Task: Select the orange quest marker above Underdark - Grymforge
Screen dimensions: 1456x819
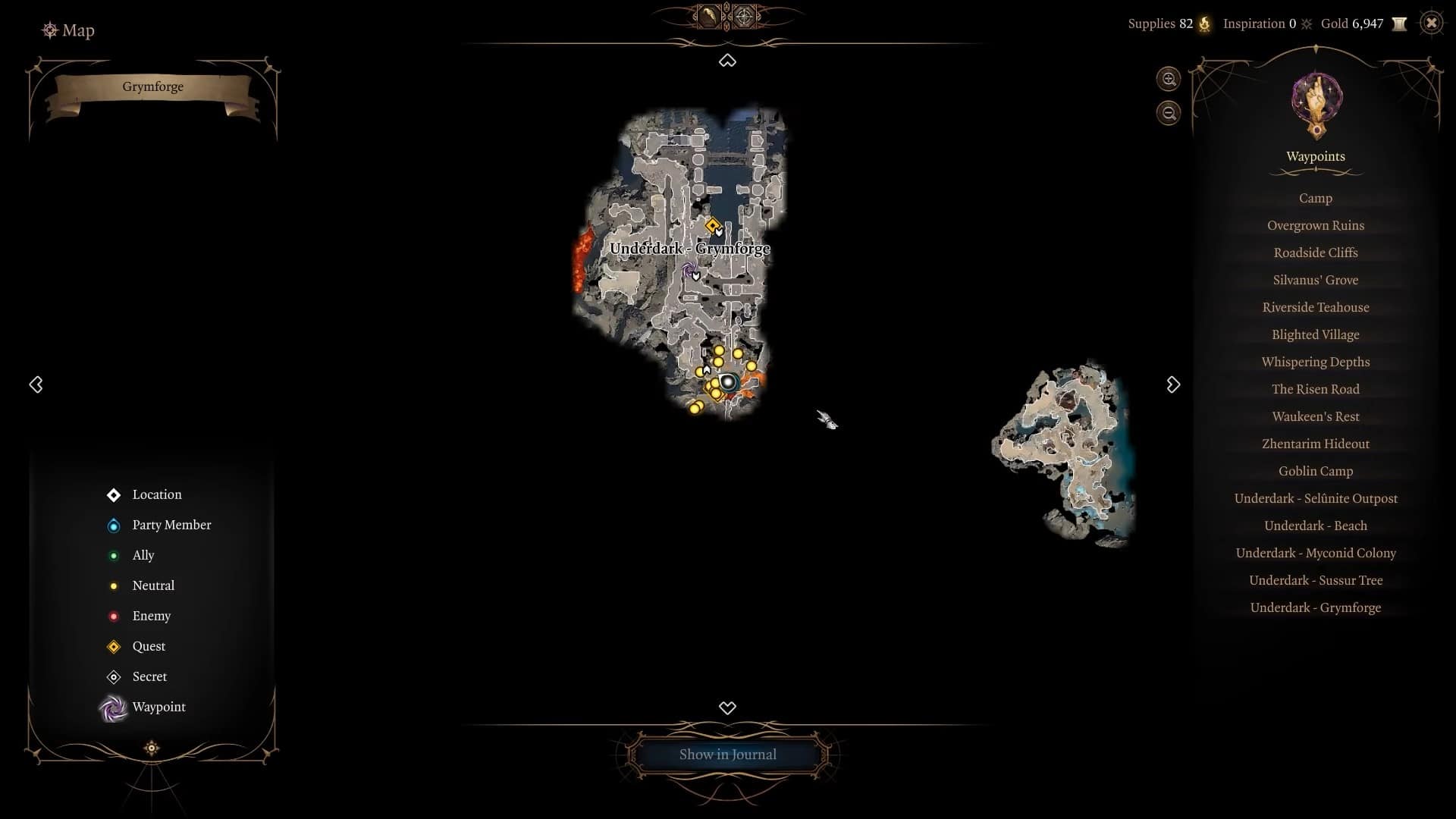Action: pyautogui.click(x=713, y=225)
